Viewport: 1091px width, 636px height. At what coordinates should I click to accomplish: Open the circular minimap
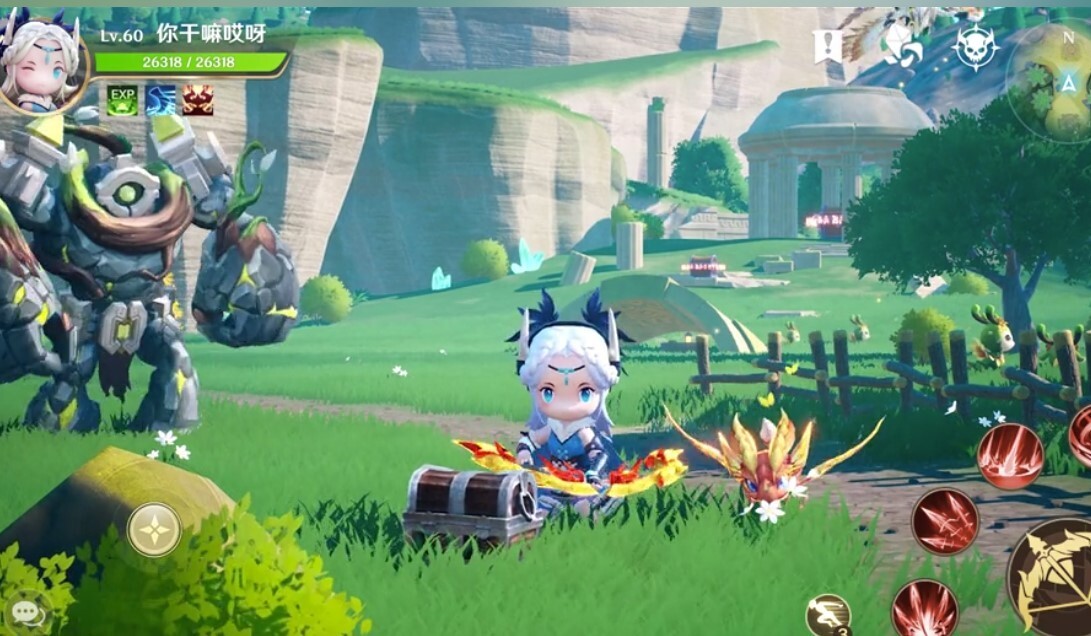point(1055,80)
